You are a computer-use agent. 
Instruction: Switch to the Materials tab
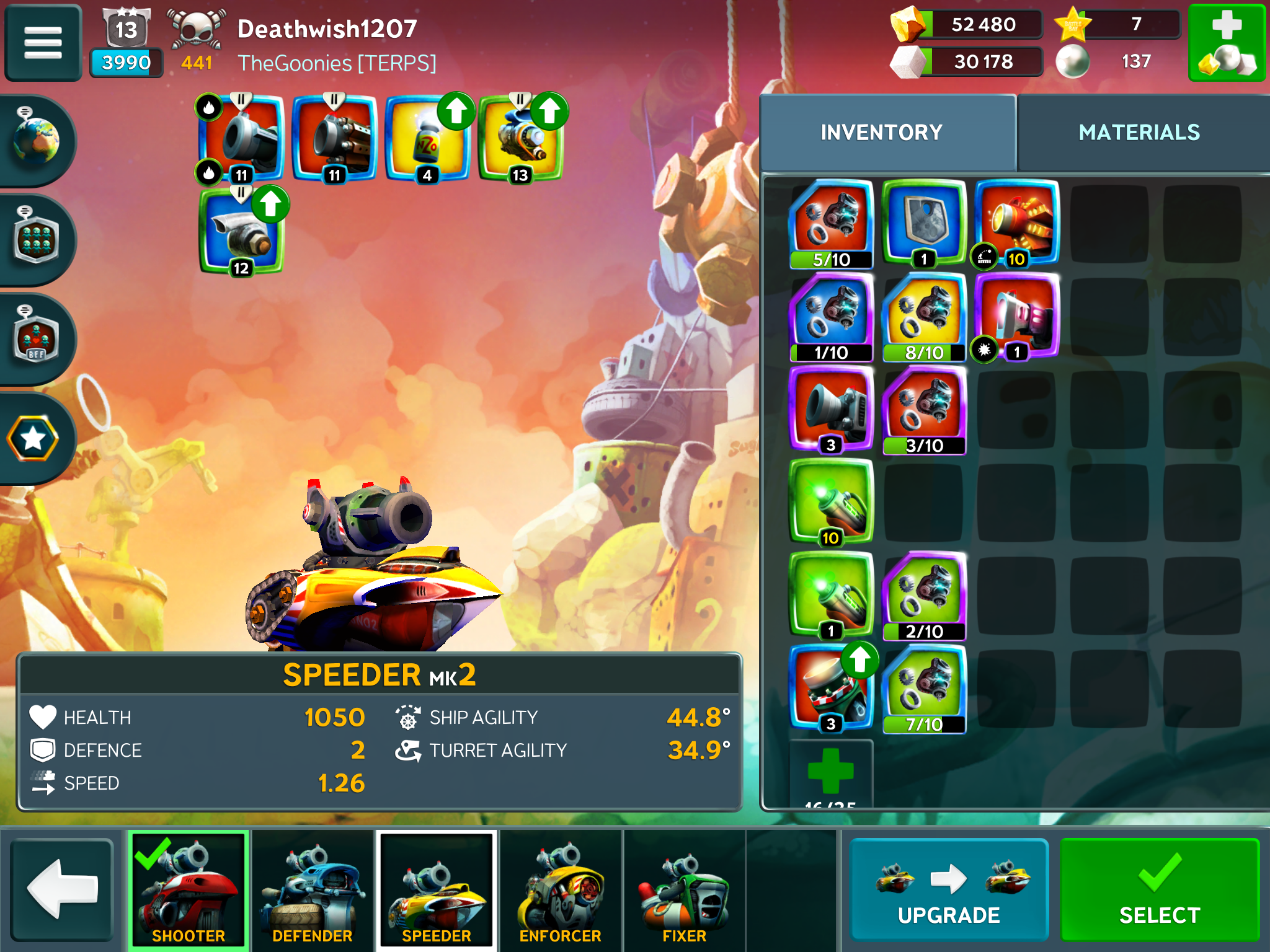(x=1139, y=132)
